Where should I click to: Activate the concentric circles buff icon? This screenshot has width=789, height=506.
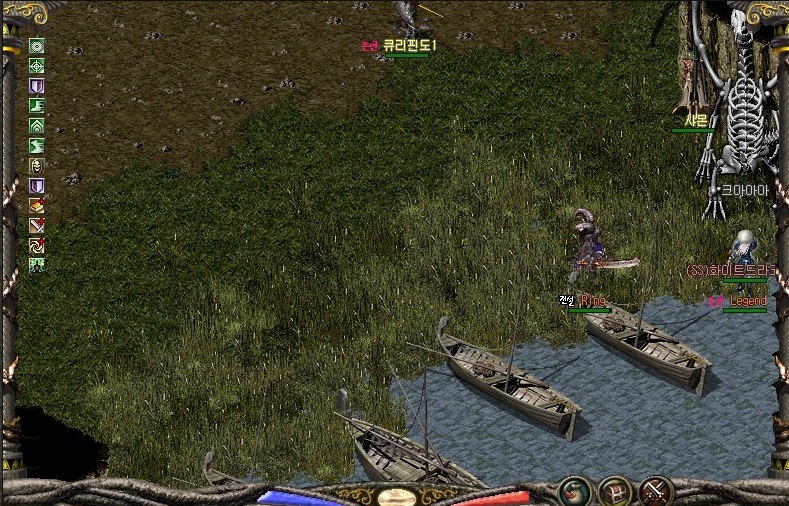pyautogui.click(x=37, y=46)
